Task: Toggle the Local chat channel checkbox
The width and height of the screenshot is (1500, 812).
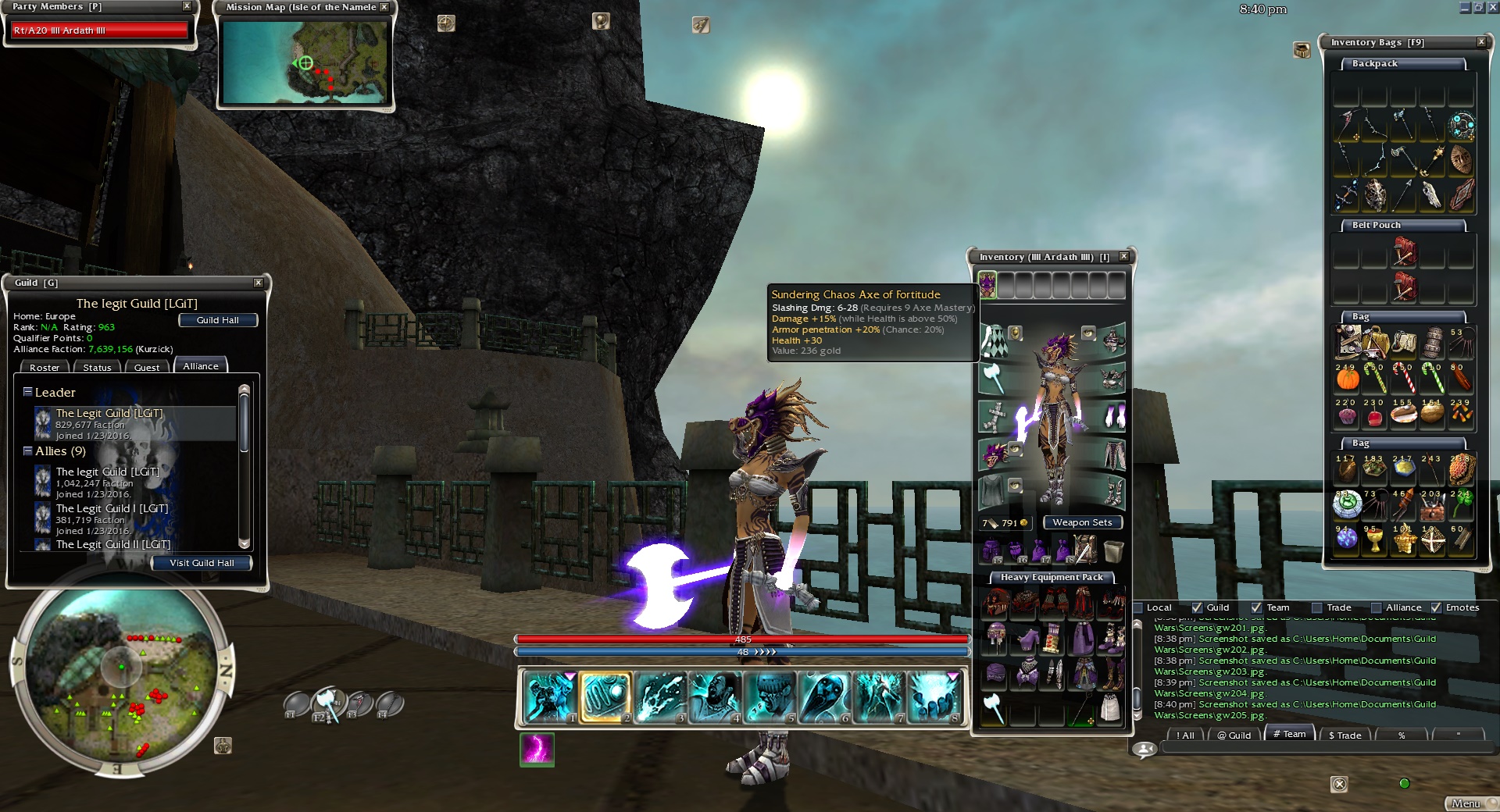Action: 1138,607
